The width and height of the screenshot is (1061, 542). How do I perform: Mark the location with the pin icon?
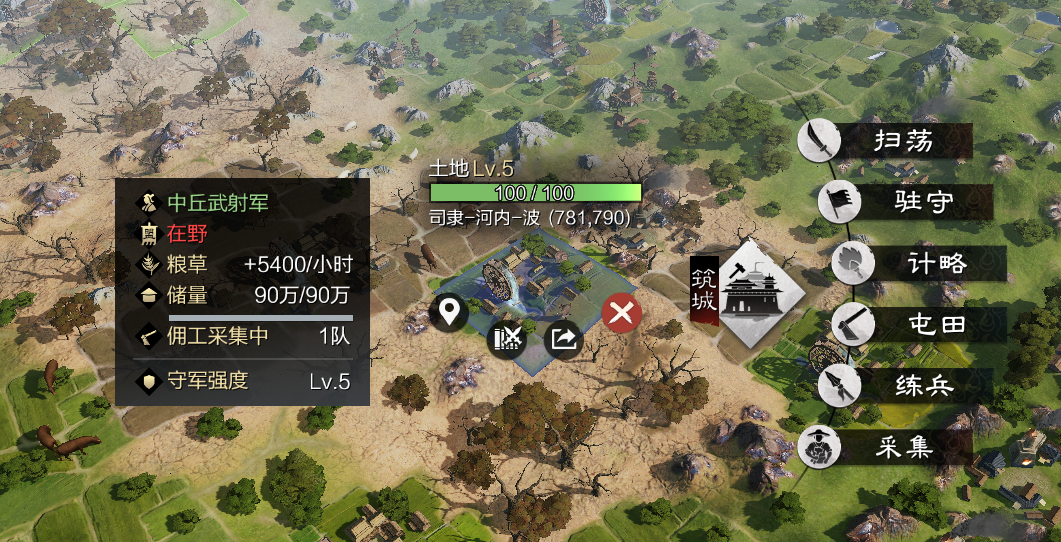449,314
